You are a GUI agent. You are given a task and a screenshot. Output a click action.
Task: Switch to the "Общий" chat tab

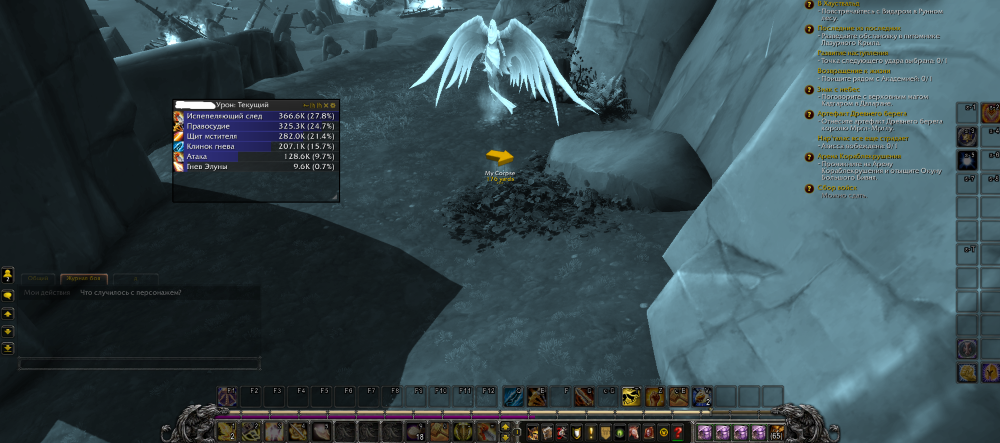tap(37, 279)
